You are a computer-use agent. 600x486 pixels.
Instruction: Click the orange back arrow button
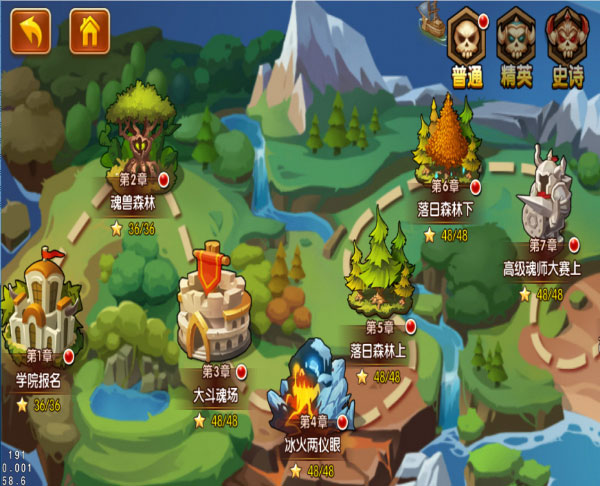31,32
